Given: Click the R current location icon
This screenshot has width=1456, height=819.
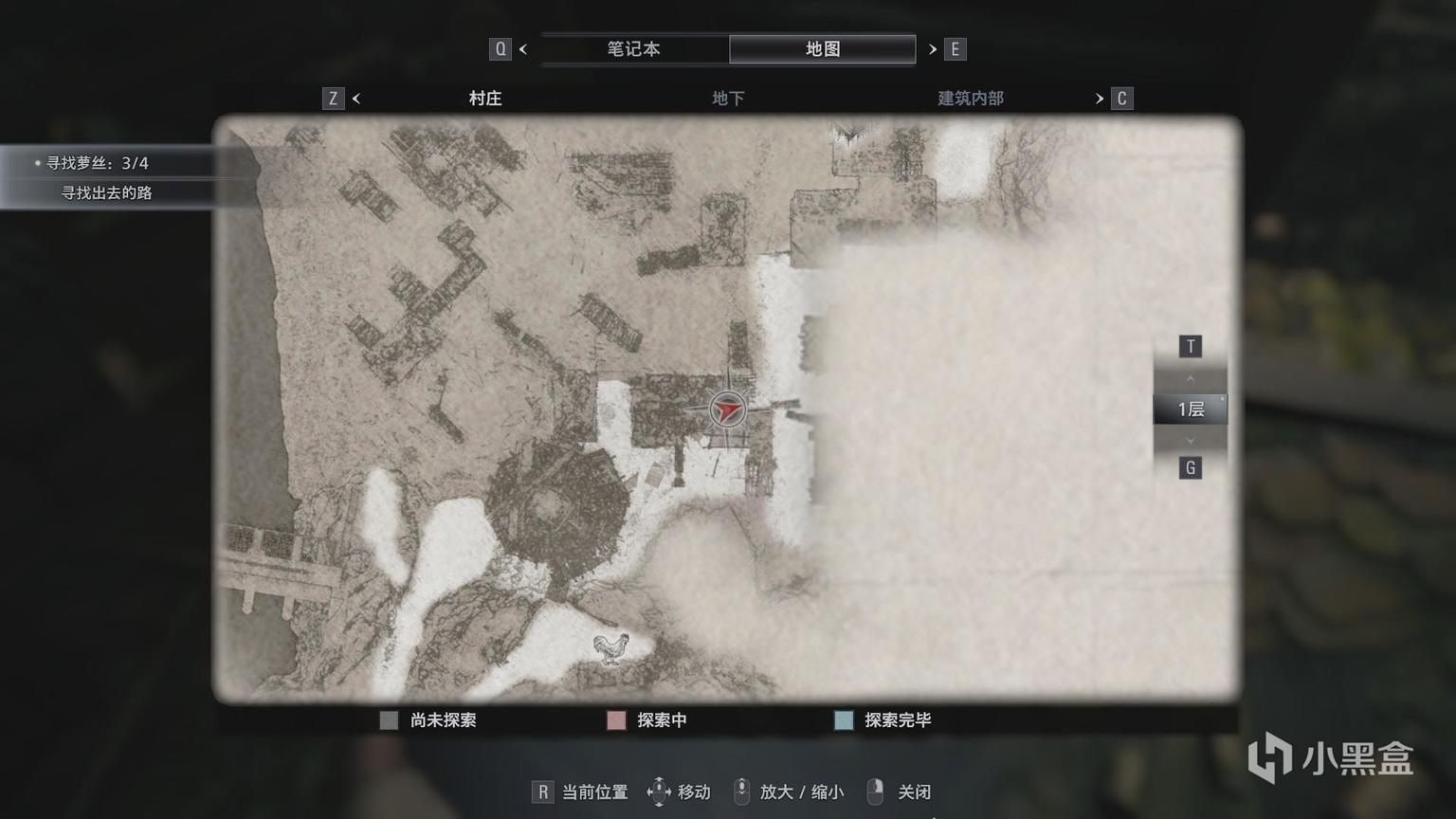Looking at the screenshot, I should pyautogui.click(x=542, y=790).
